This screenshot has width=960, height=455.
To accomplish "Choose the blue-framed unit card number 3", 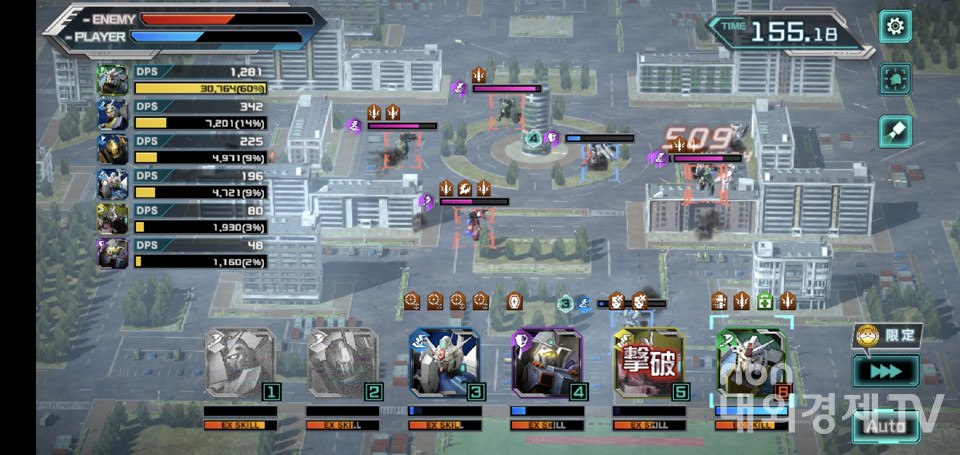I will click(444, 364).
